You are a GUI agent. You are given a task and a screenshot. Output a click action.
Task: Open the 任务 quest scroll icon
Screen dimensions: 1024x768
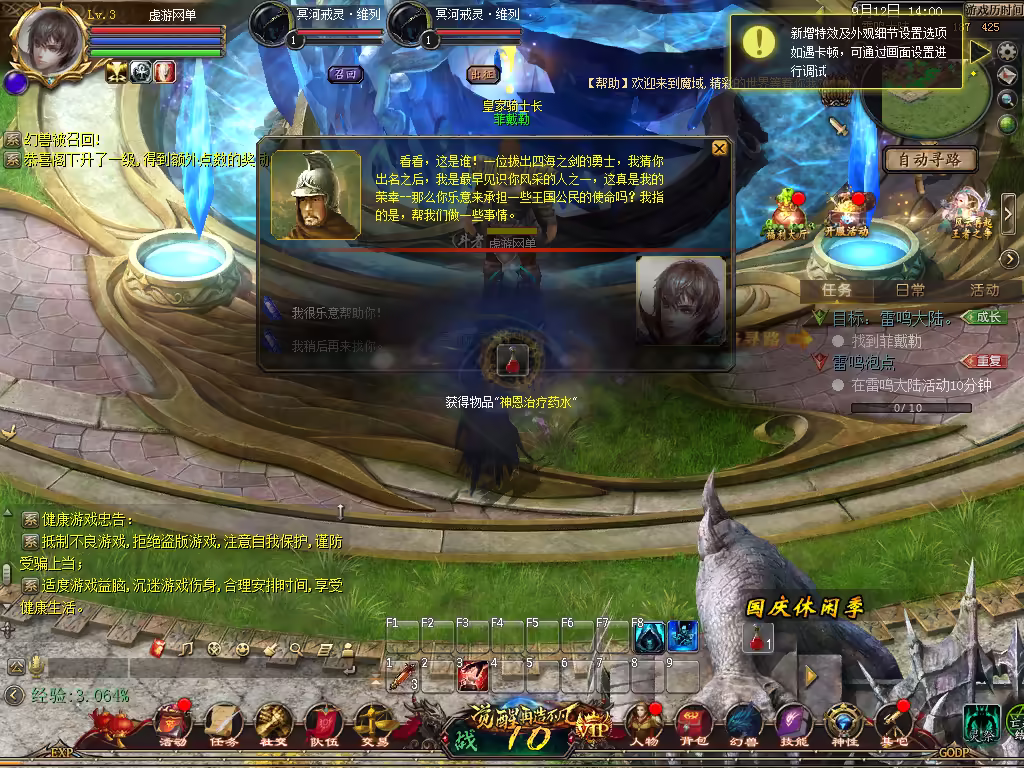223,724
